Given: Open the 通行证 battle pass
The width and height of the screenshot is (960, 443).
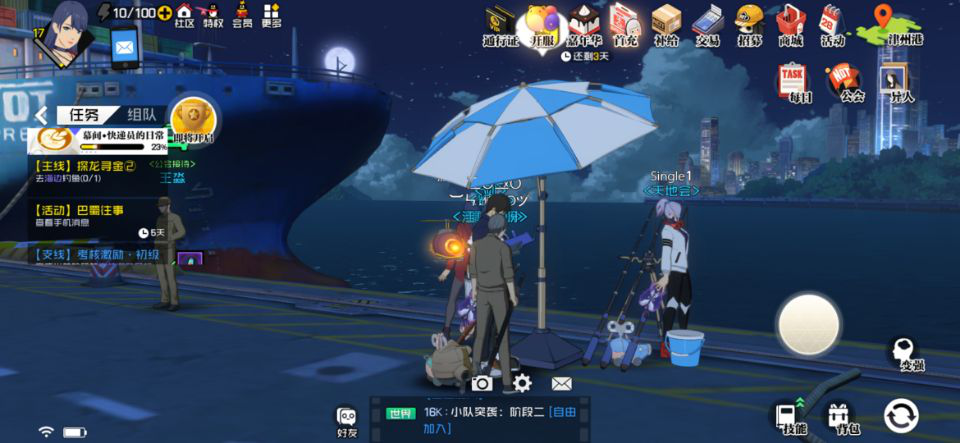Looking at the screenshot, I should pos(501,26).
